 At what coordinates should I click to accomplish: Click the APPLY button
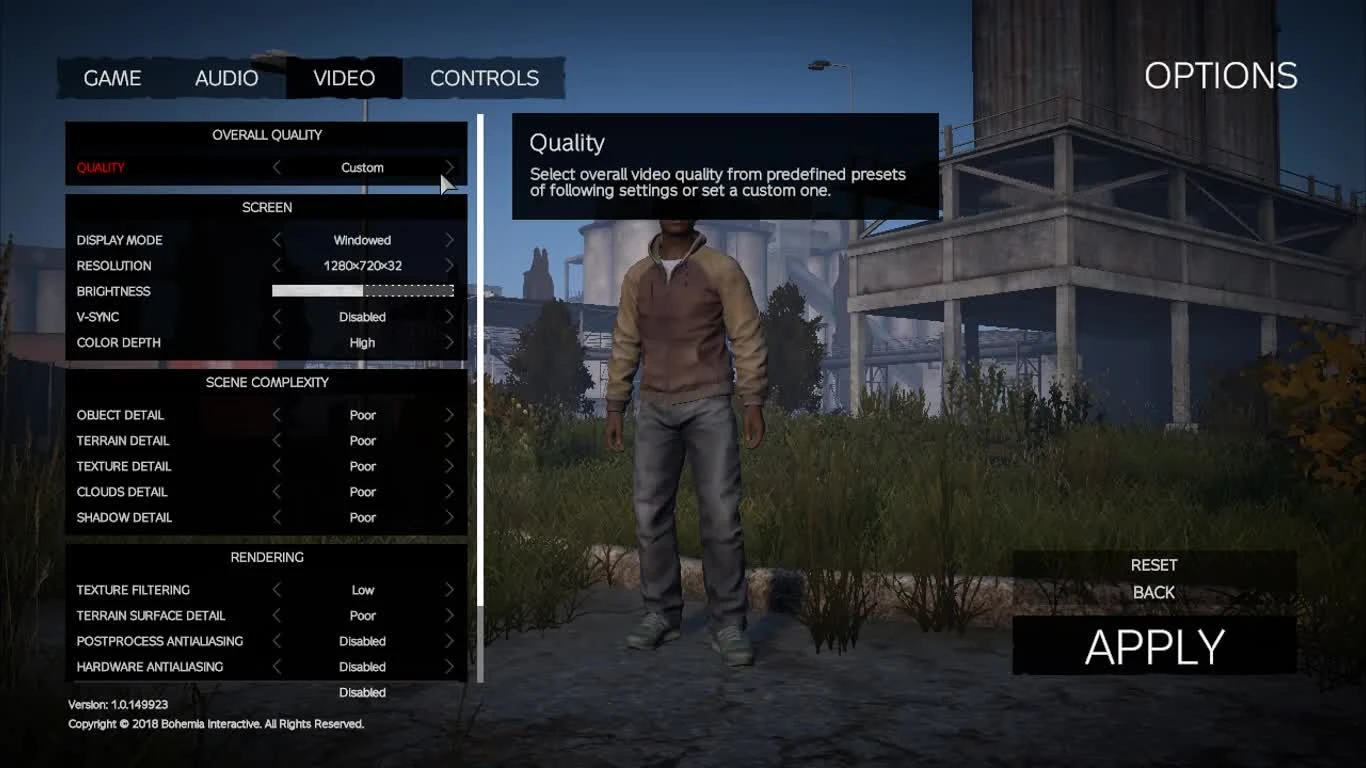coord(1153,645)
